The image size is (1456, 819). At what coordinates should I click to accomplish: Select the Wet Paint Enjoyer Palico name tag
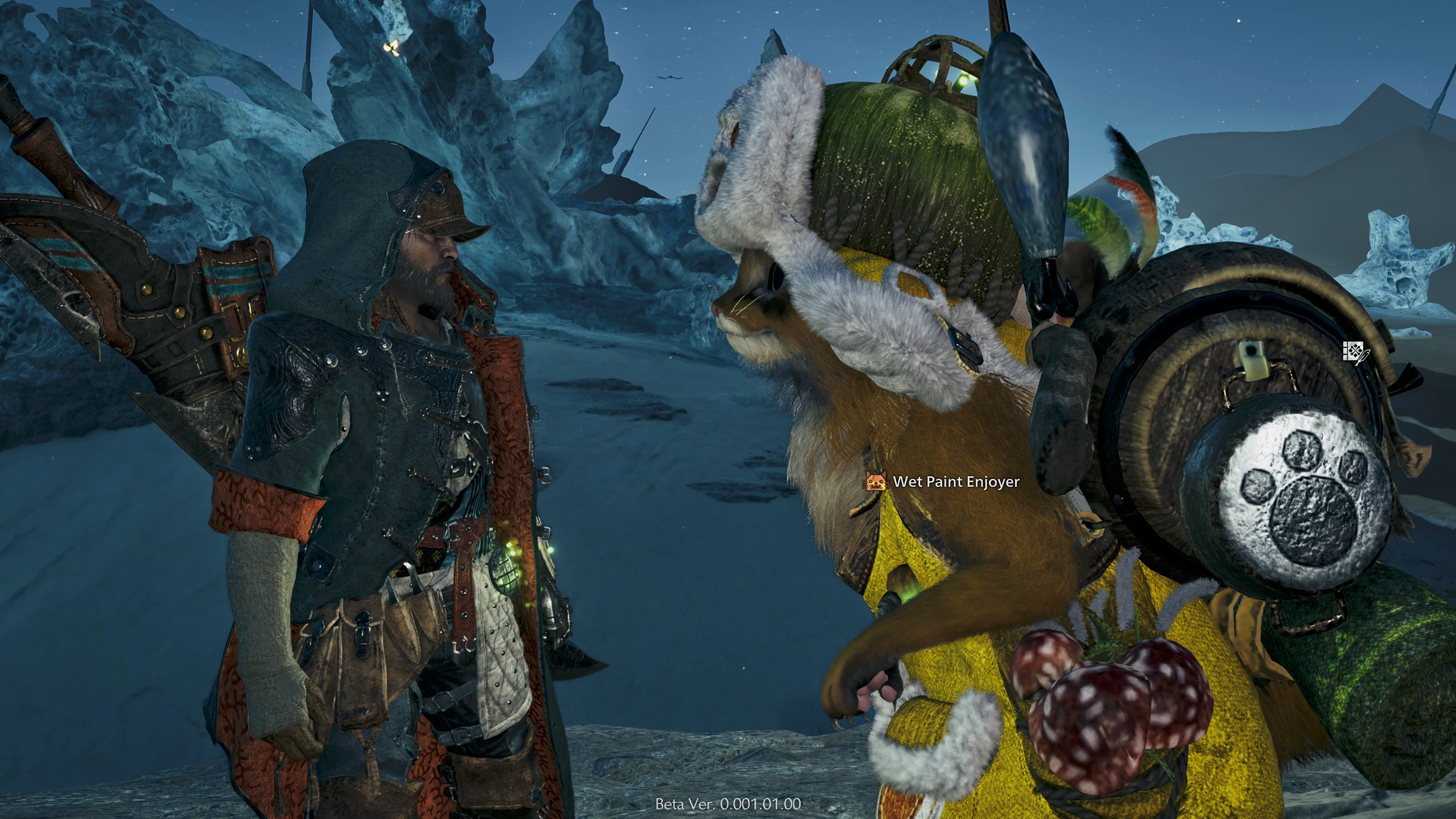click(955, 482)
